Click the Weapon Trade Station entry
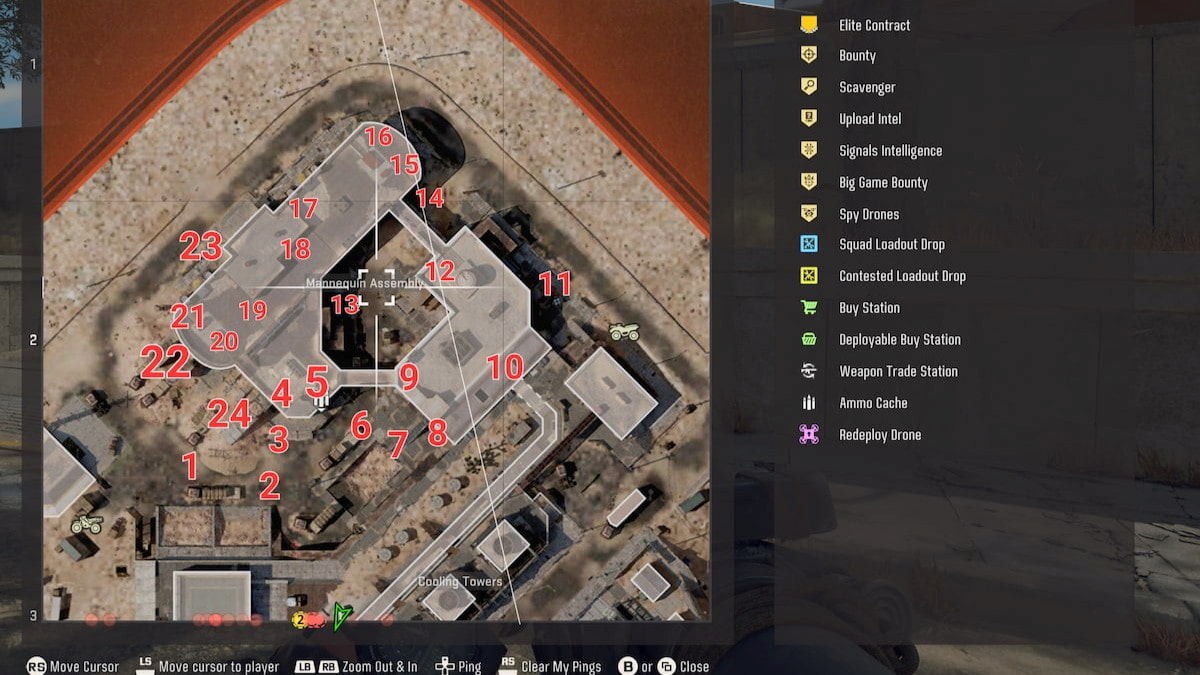 coord(898,371)
